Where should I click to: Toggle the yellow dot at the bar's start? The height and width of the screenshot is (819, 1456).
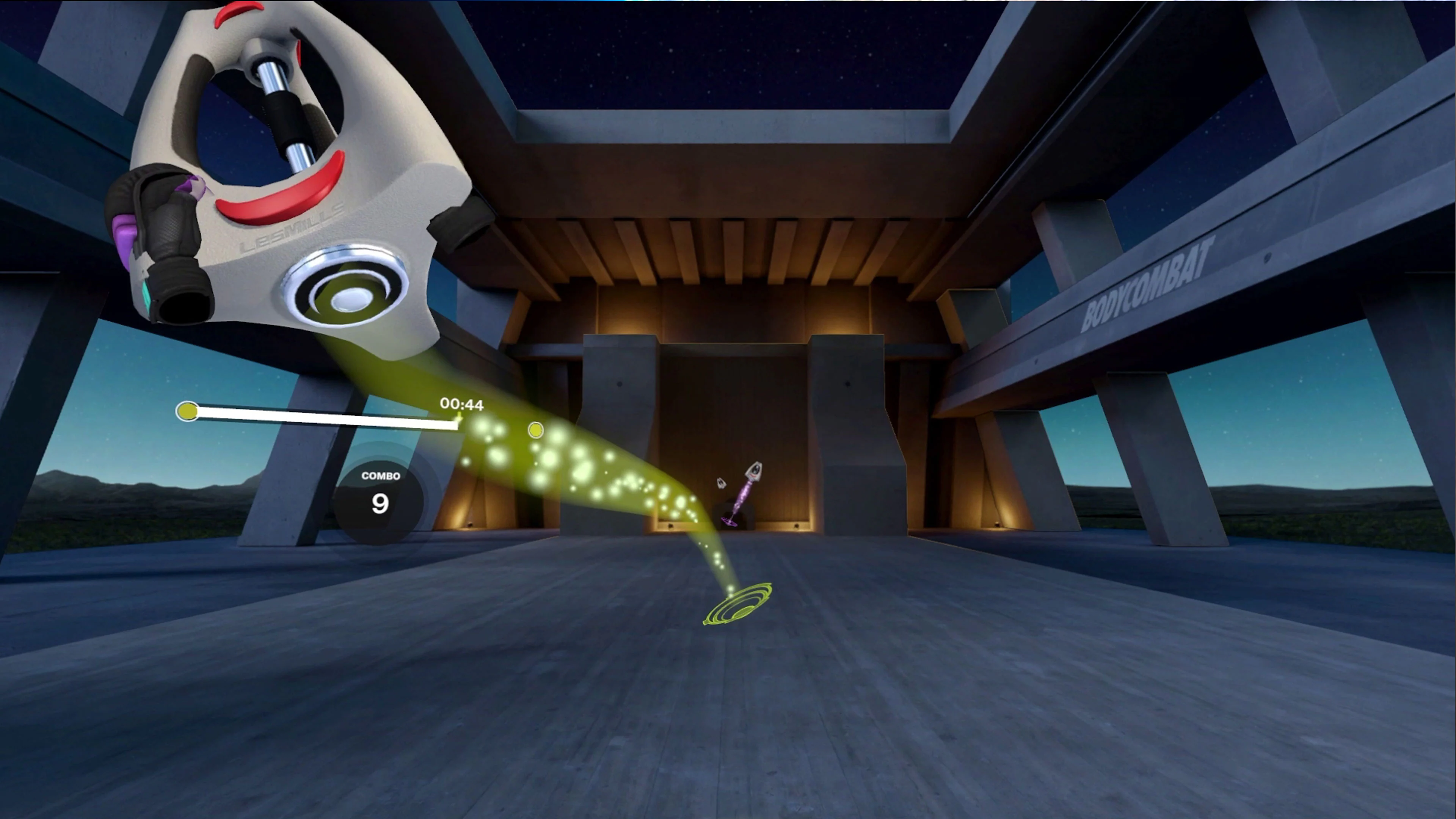tap(188, 411)
